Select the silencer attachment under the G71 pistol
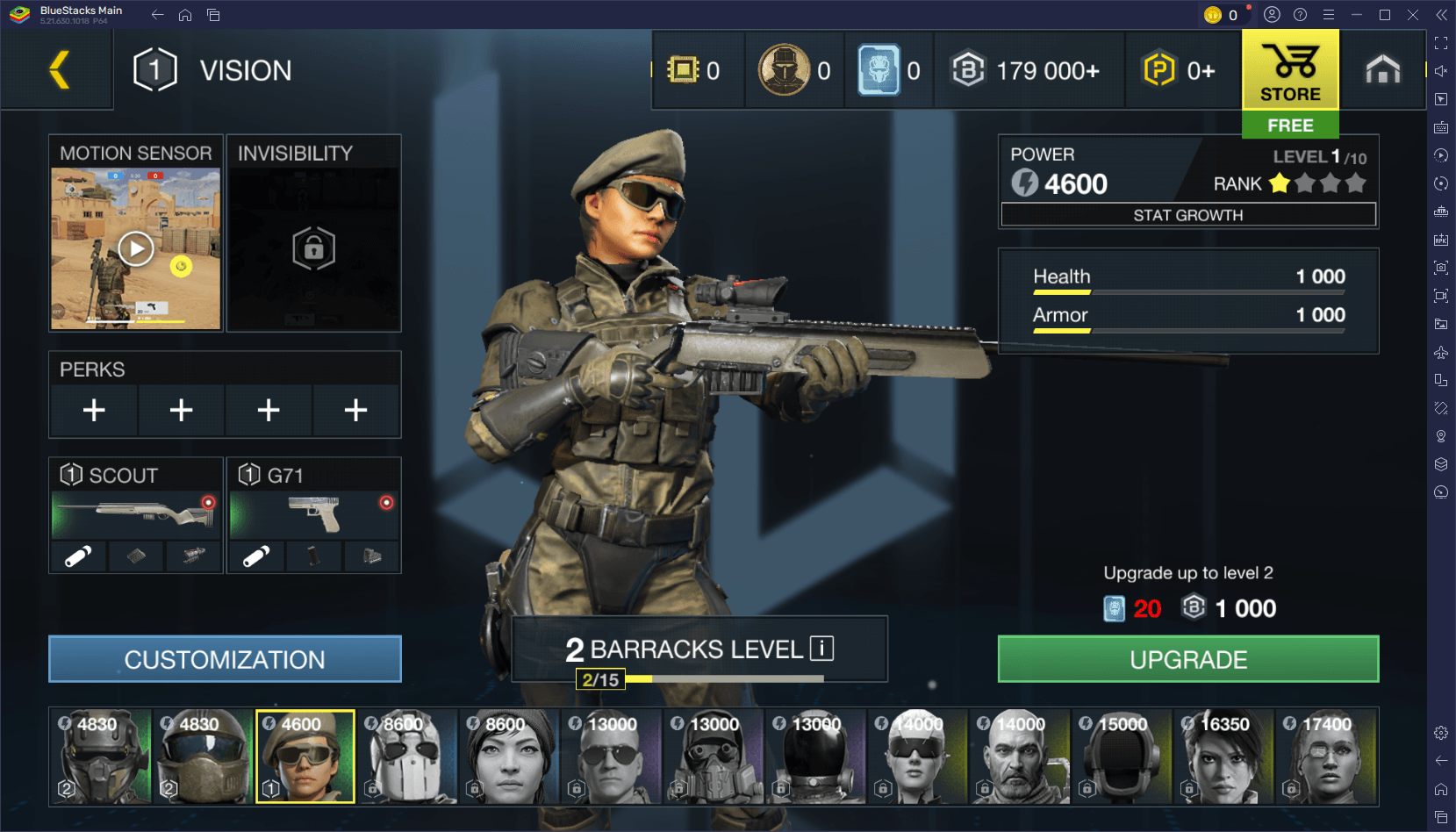This screenshot has height=832, width=1456. 255,556
